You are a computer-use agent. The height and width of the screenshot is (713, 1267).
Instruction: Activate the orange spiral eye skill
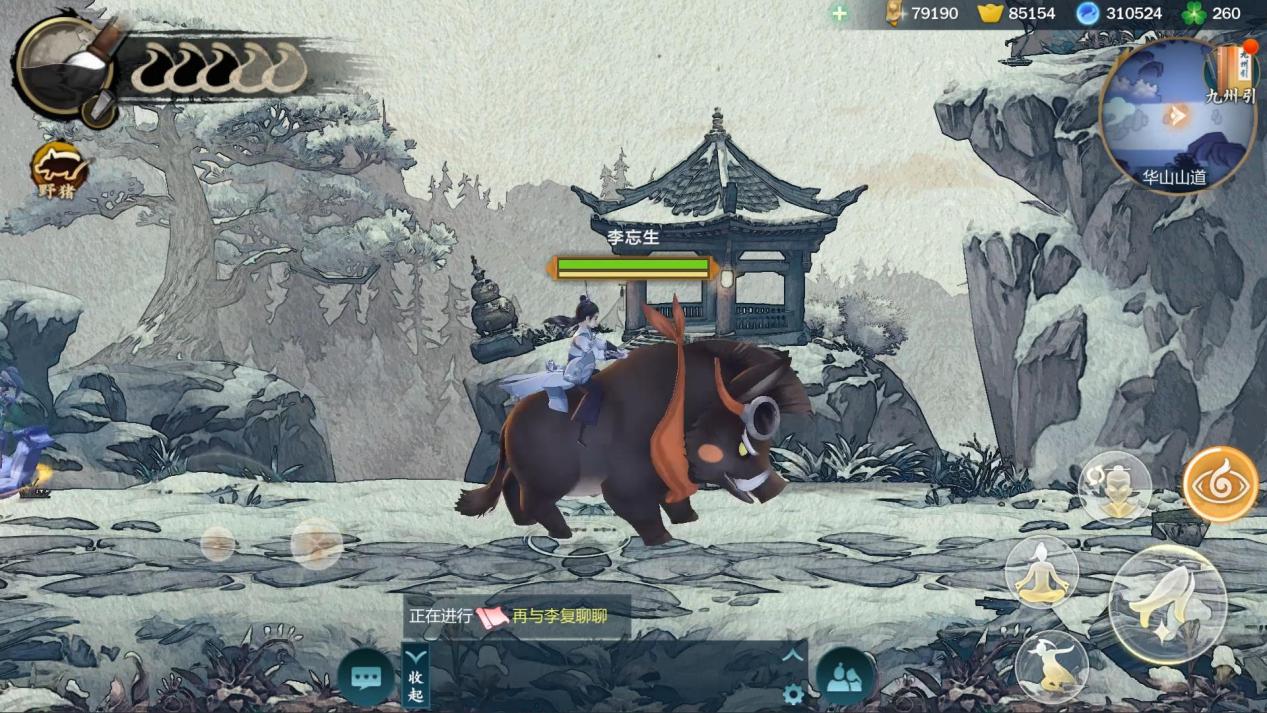click(x=1220, y=485)
